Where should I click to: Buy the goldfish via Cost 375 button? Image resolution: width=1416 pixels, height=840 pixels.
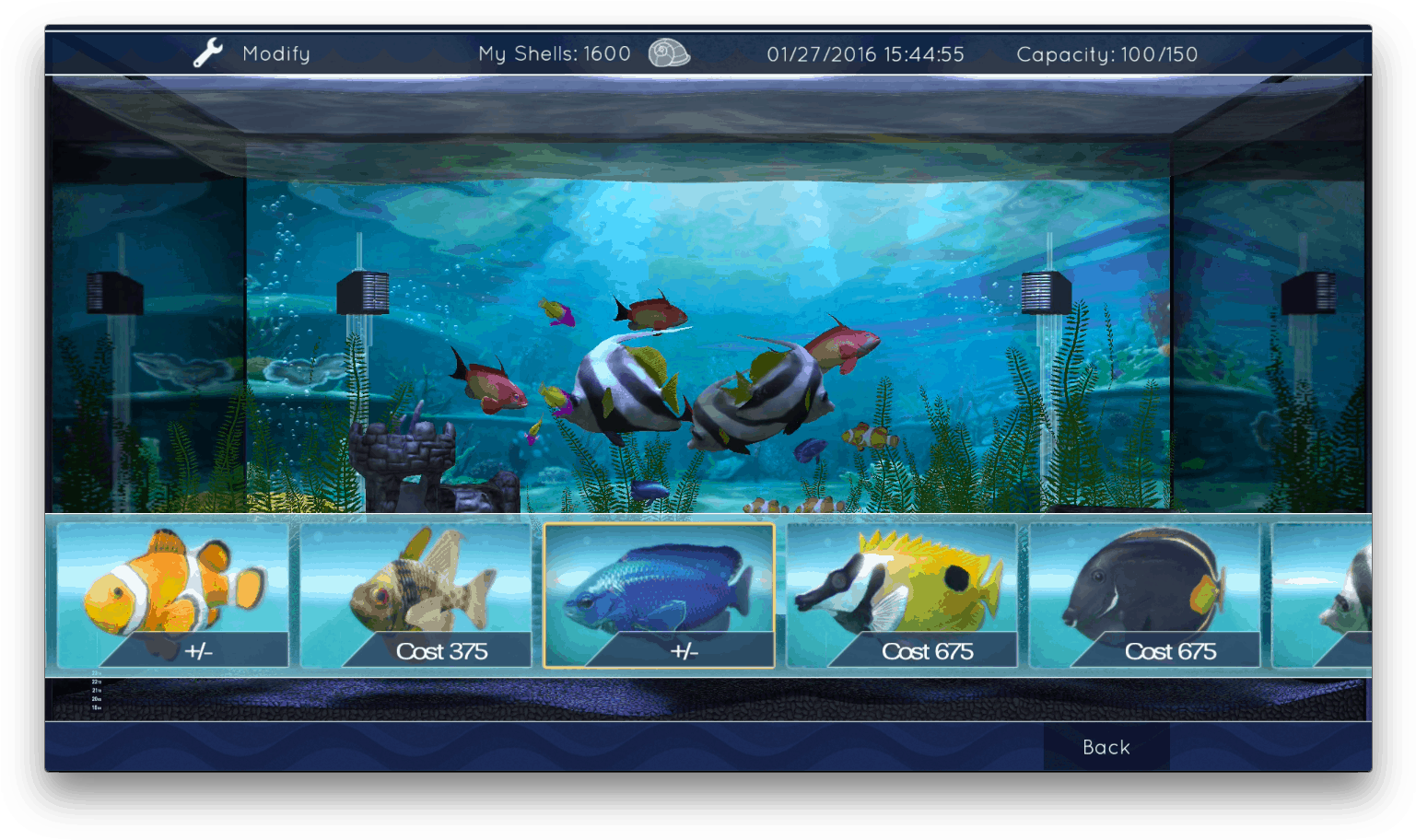coord(442,651)
